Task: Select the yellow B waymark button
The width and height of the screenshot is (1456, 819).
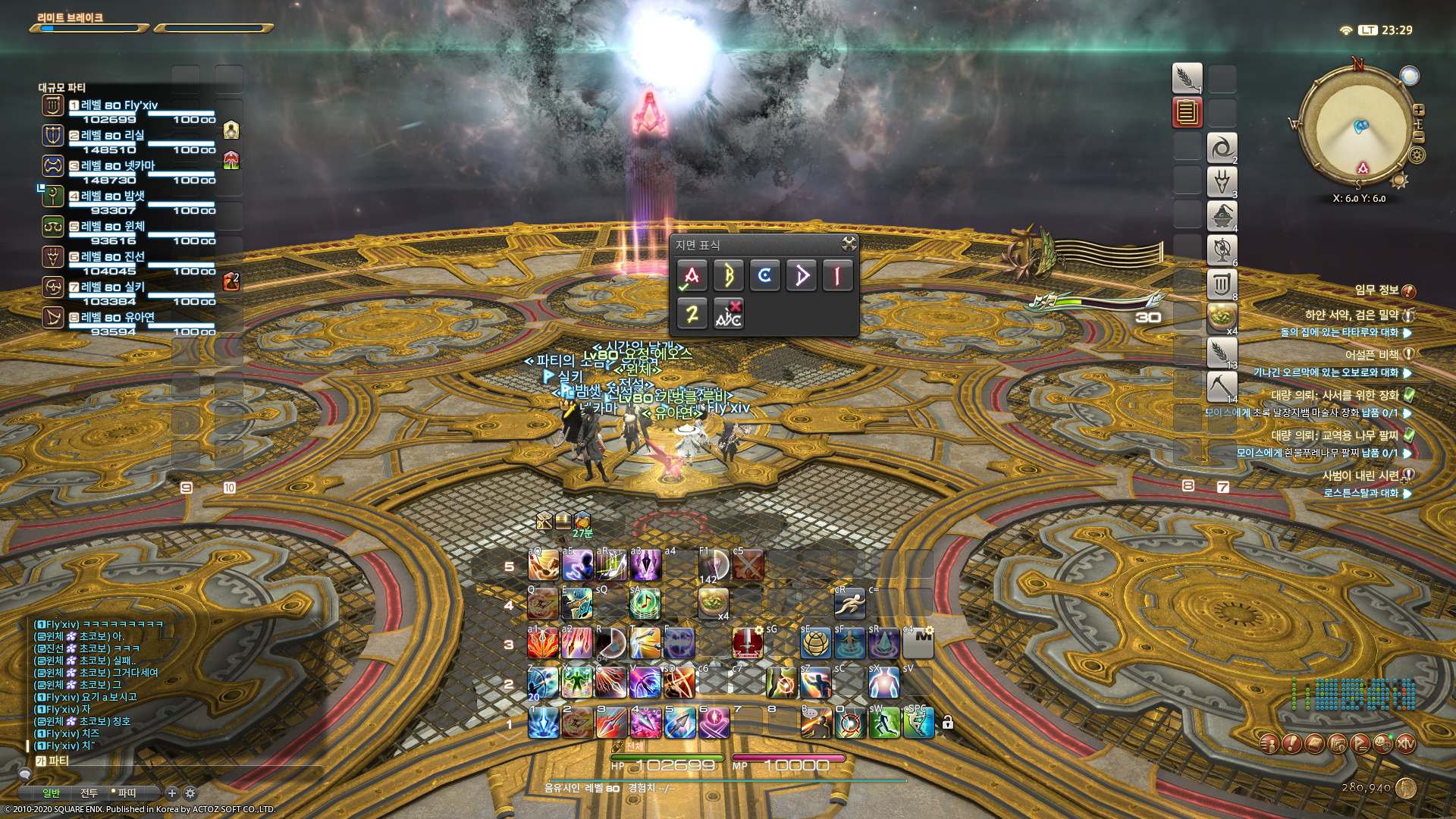Action: click(728, 276)
